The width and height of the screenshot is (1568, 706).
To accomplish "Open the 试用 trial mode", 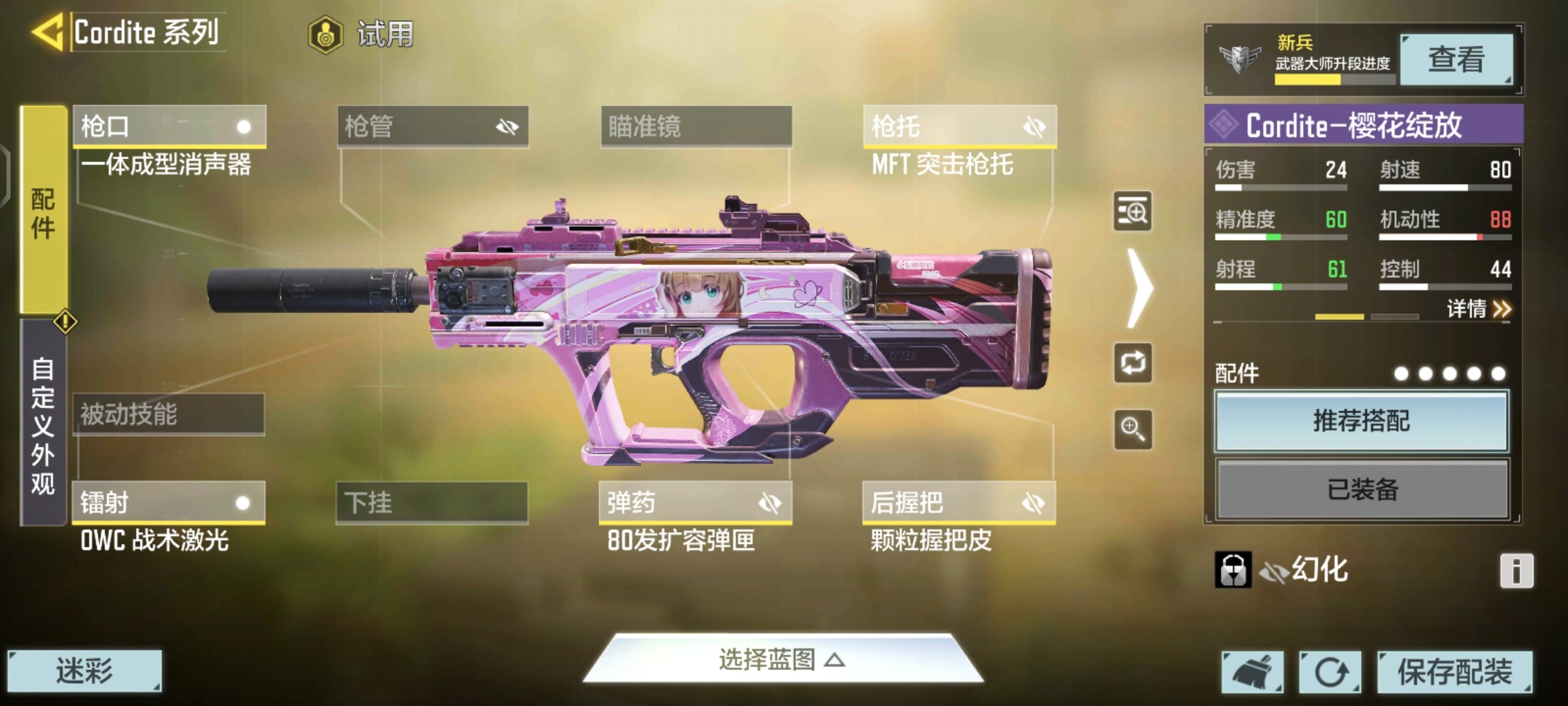I will click(361, 34).
